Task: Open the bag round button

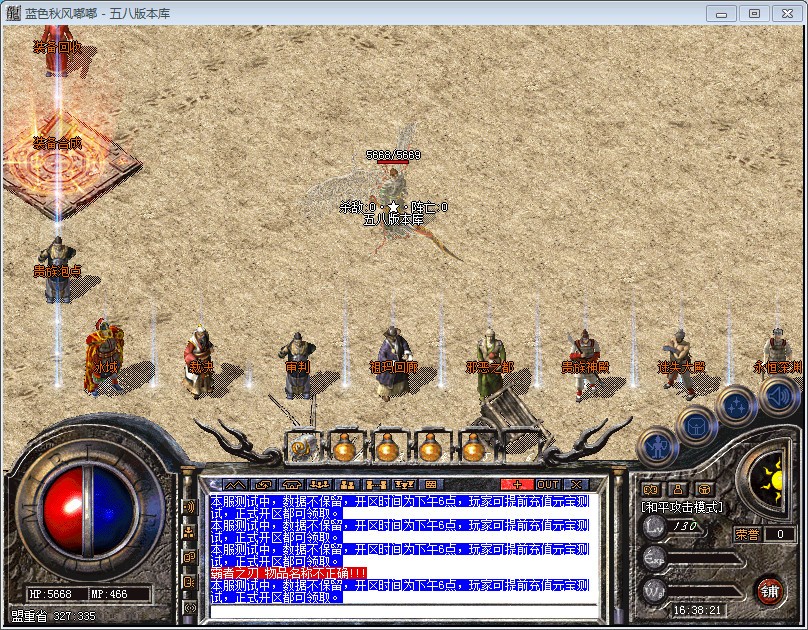Action: (697, 425)
